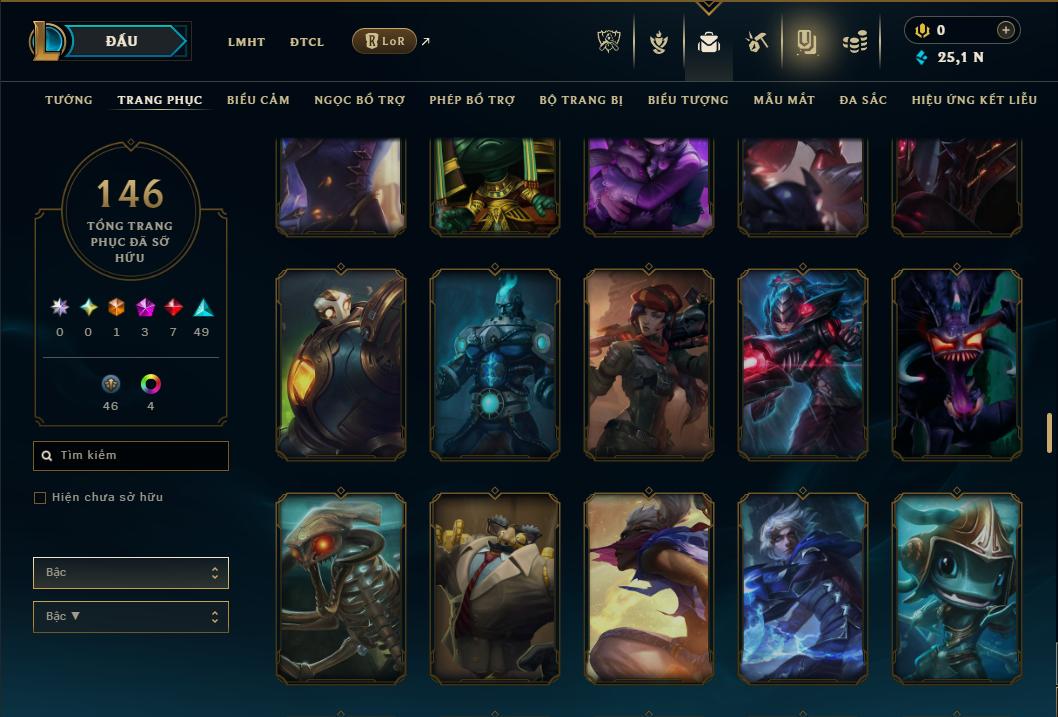Screen dimensions: 1058x717
Task: Click the ĐẤU play button
Action: click(x=122, y=41)
